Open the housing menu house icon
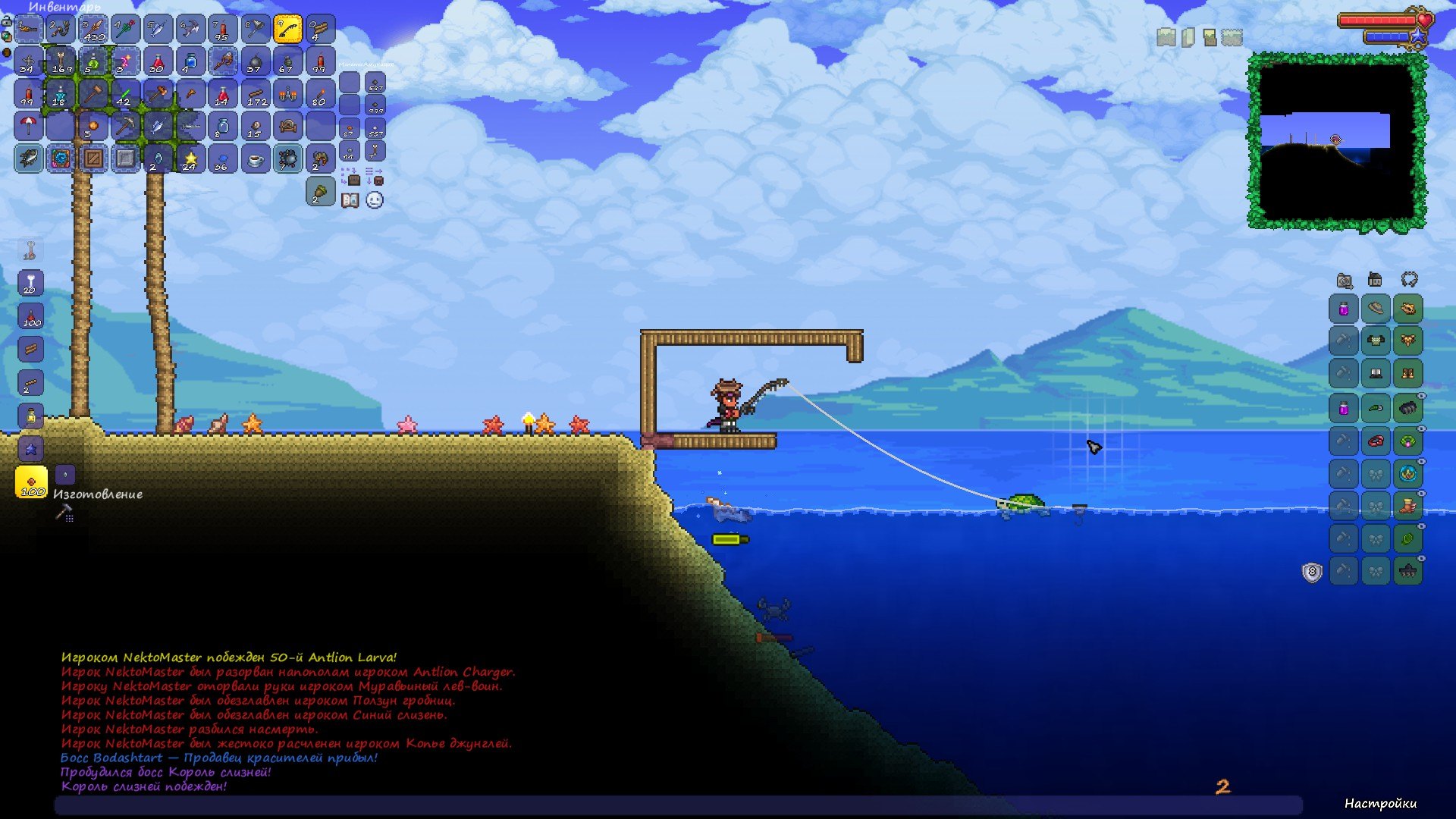 pos(1375,280)
